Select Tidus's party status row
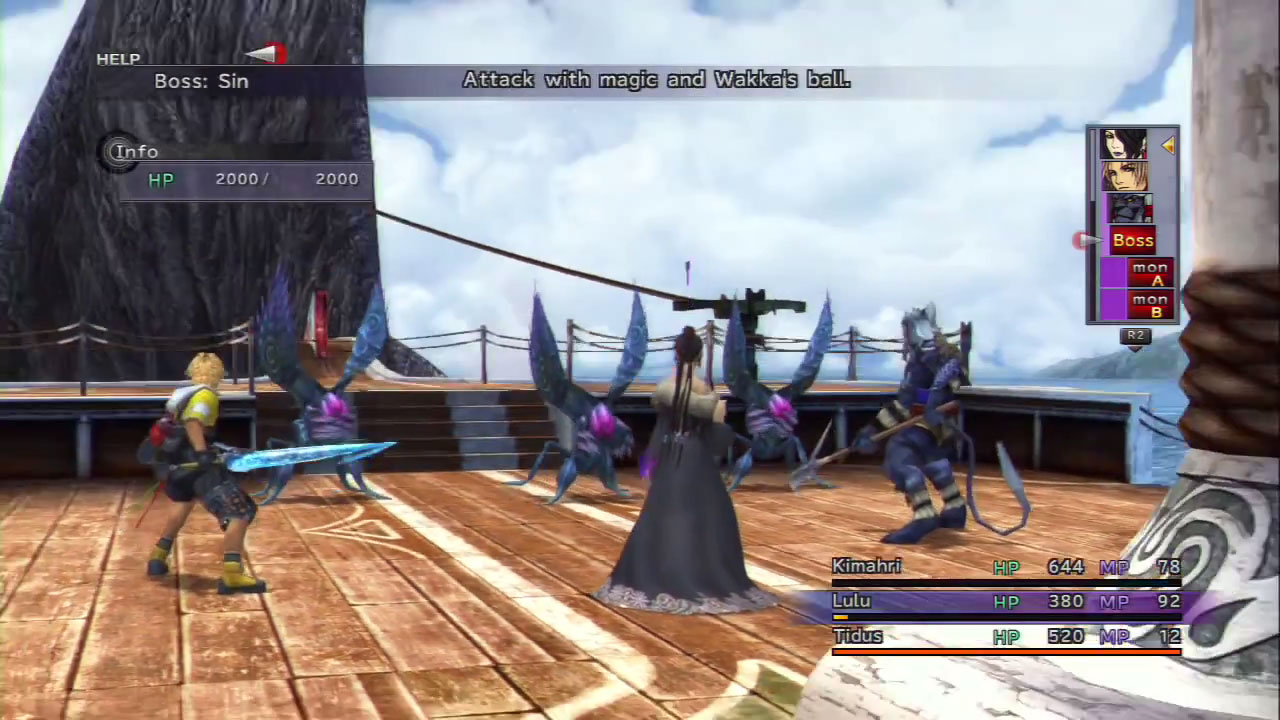1280x720 pixels. [1005, 637]
